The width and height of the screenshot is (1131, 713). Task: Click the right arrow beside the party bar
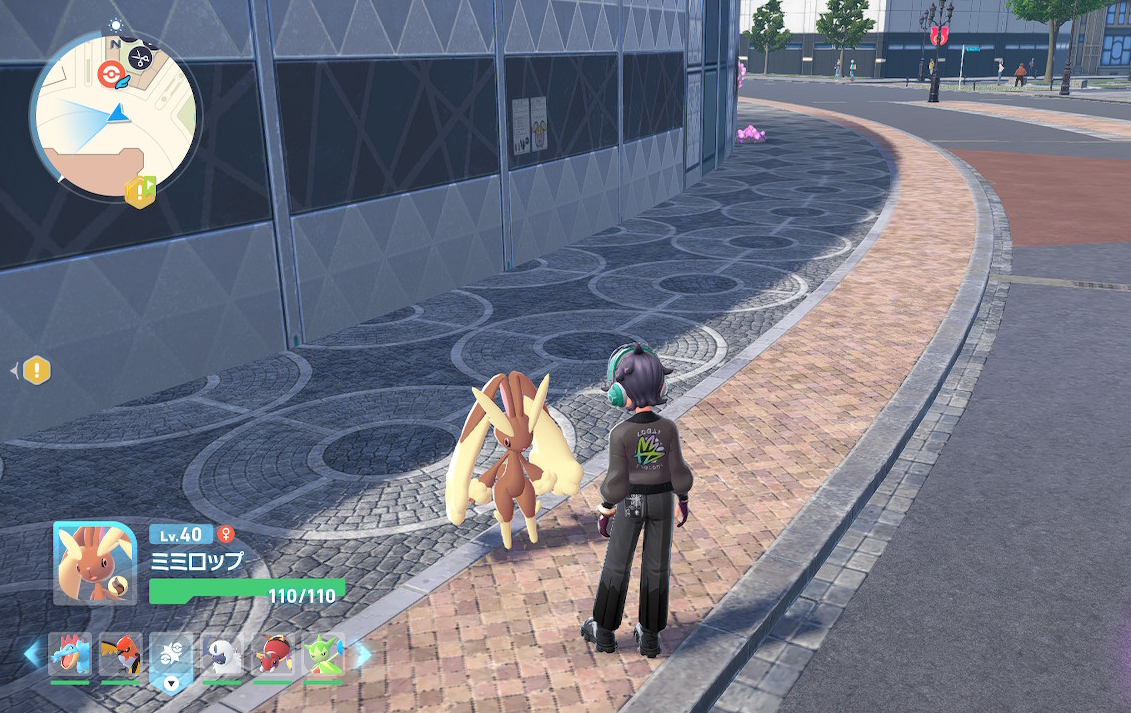click(x=361, y=655)
